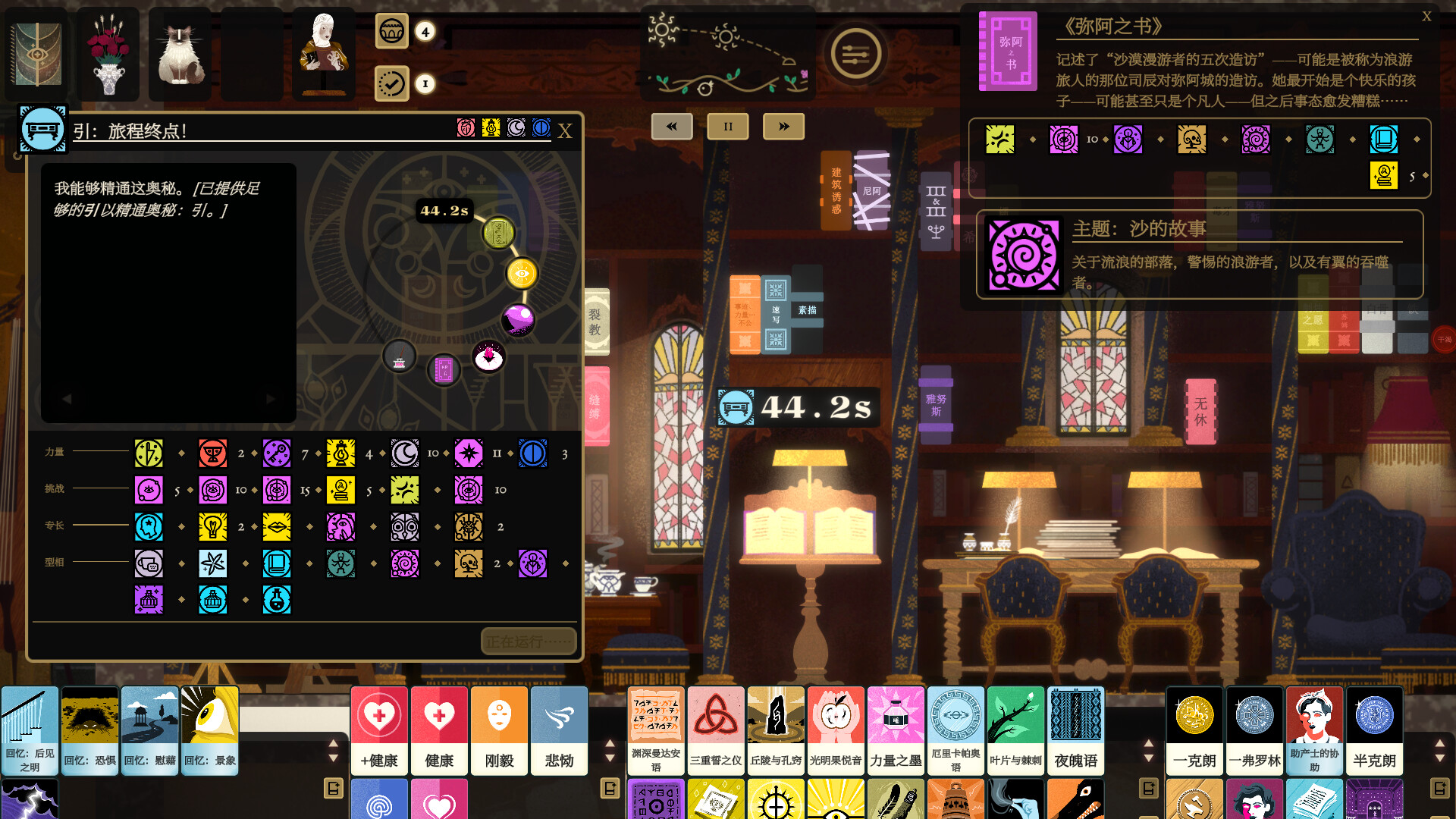
Task: Select the cat companion portrait
Action: pyautogui.click(x=180, y=54)
